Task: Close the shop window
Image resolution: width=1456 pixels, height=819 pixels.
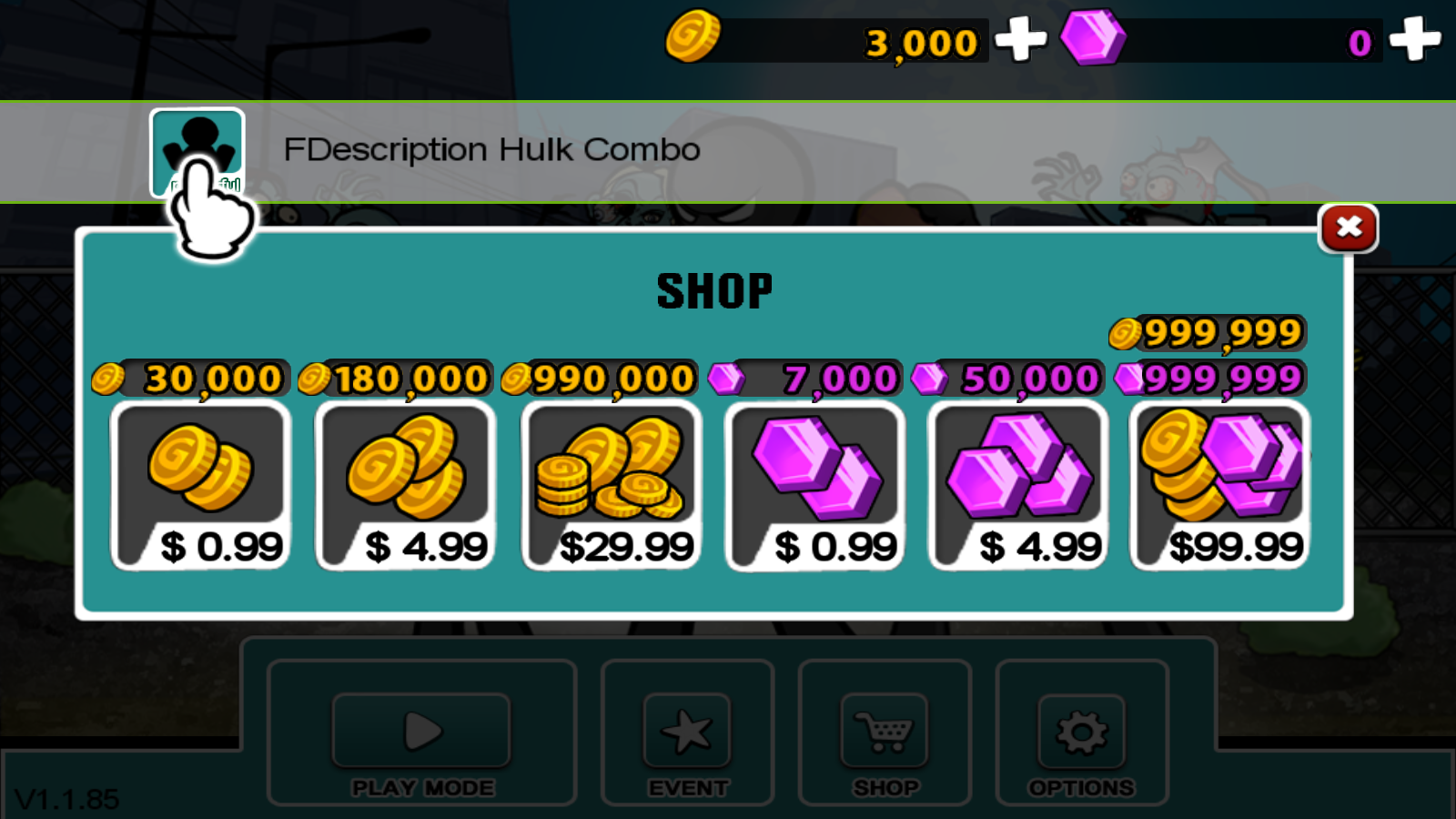Action: pyautogui.click(x=1348, y=227)
